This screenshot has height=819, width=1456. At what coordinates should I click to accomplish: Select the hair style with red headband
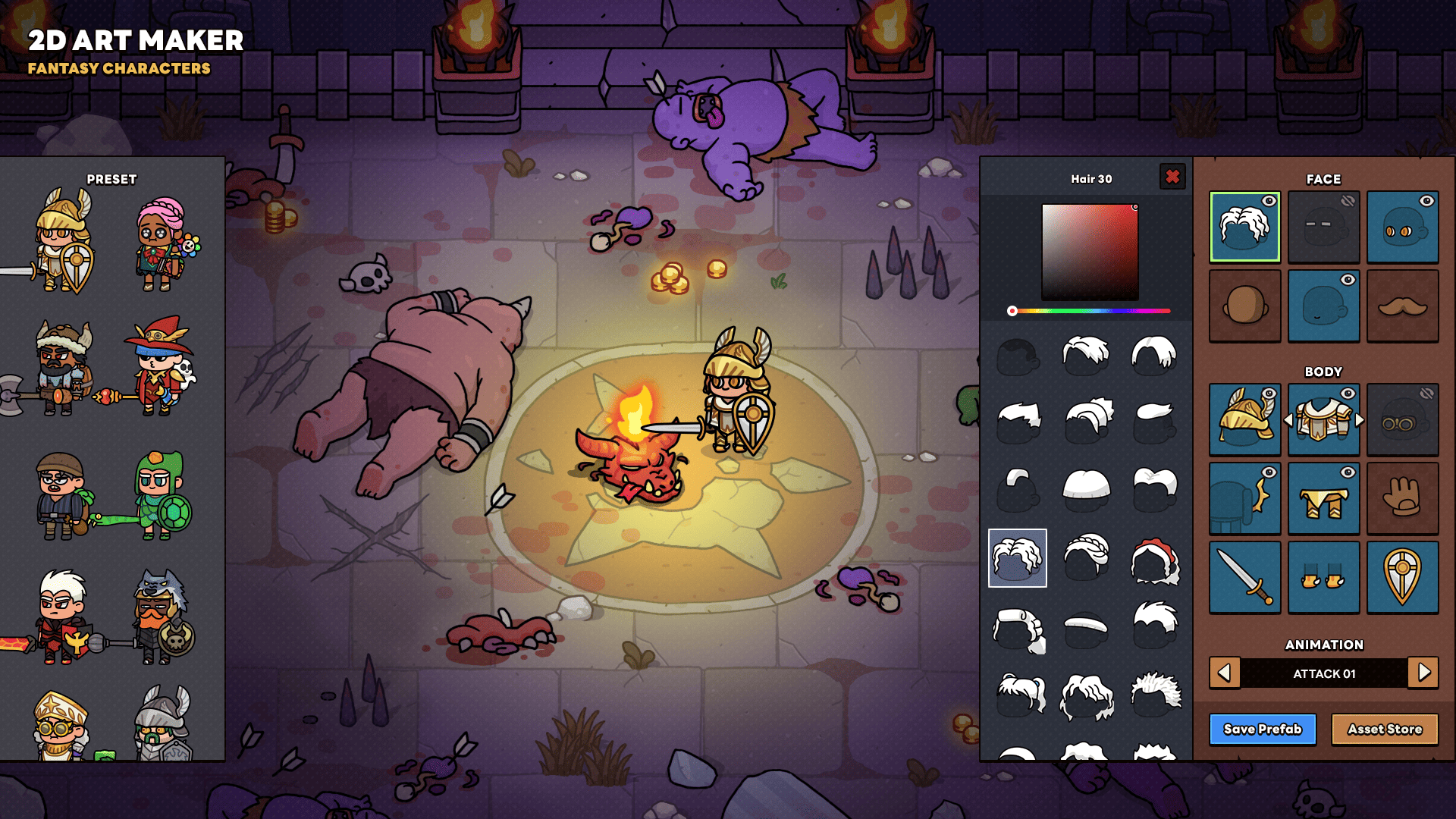[1154, 560]
